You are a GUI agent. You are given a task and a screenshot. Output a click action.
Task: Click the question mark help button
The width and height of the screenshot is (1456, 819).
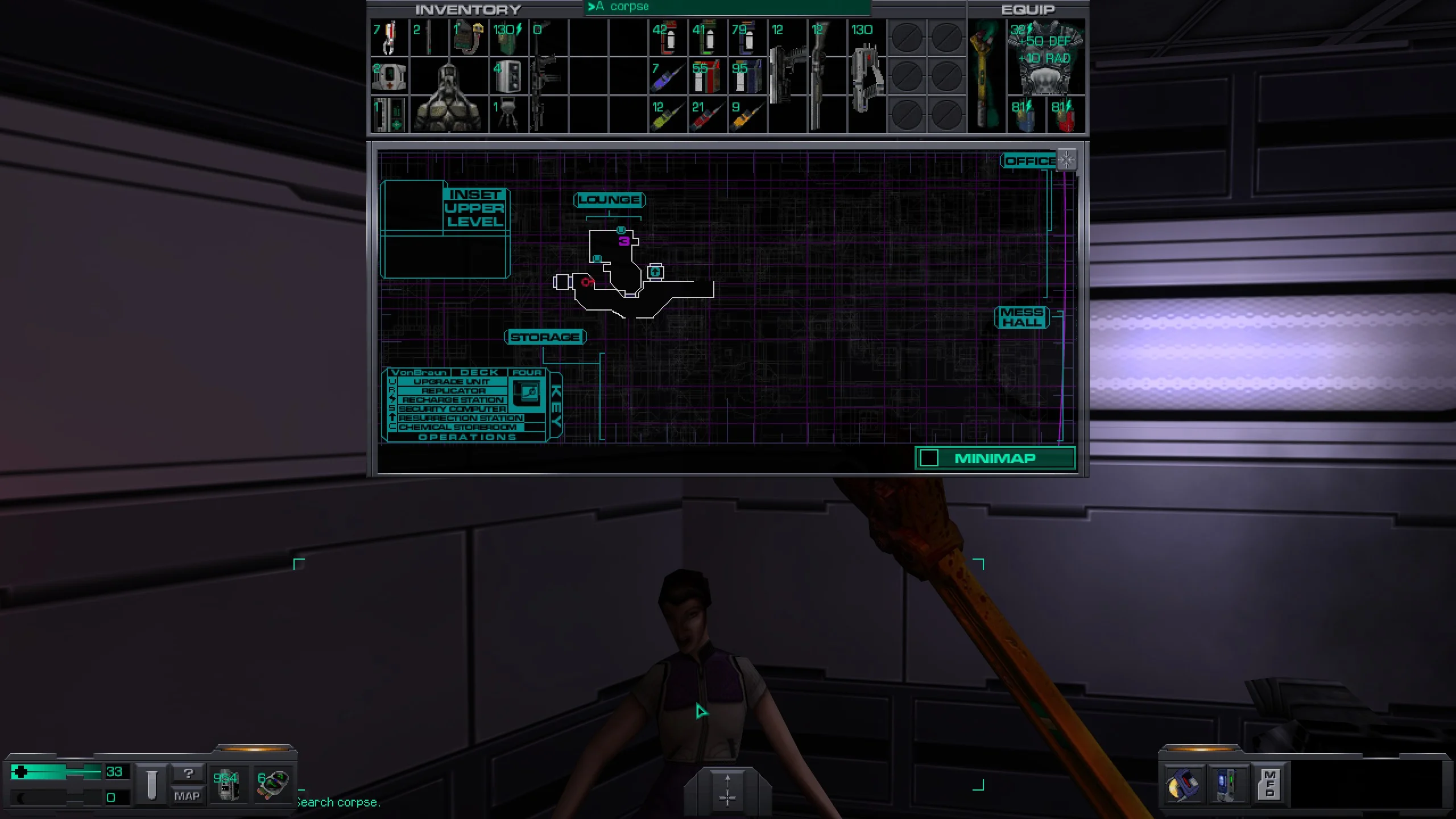(188, 773)
